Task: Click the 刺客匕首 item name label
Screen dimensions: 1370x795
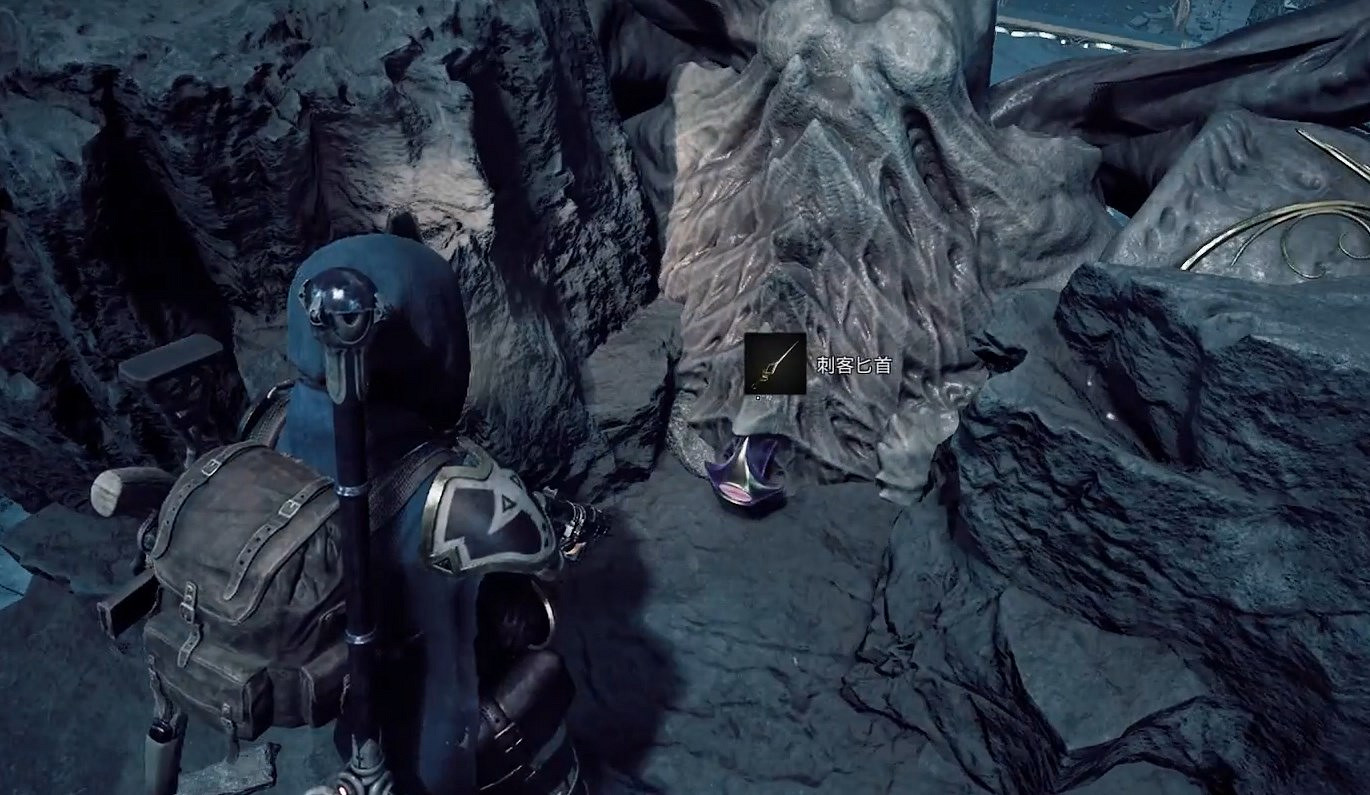Action: point(853,364)
